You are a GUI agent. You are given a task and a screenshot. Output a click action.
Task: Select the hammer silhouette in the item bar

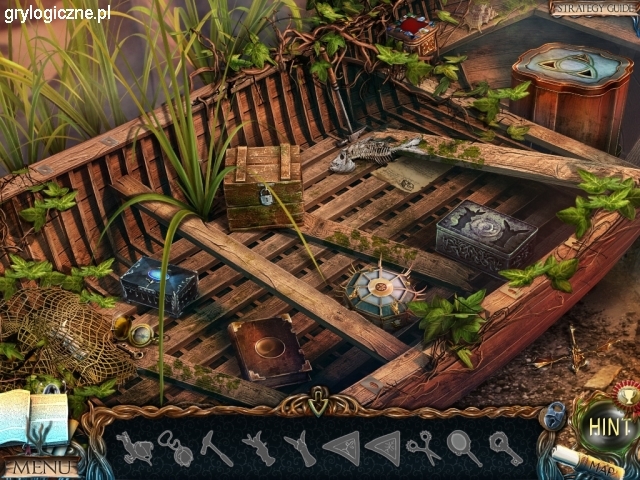[x=216, y=447]
